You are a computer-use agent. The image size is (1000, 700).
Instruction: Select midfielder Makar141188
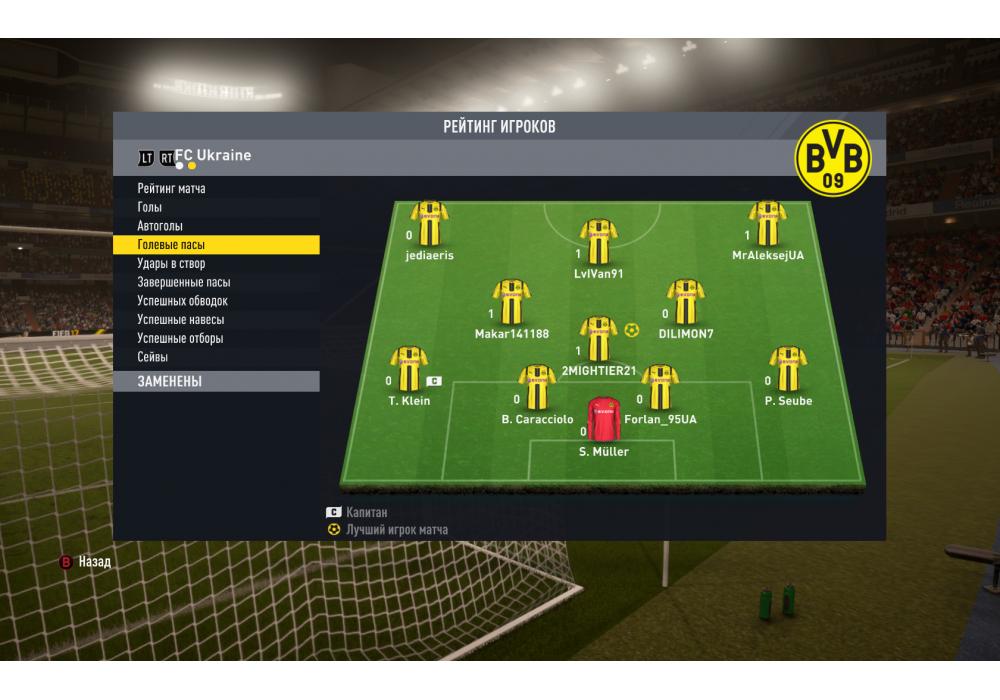[x=511, y=301]
